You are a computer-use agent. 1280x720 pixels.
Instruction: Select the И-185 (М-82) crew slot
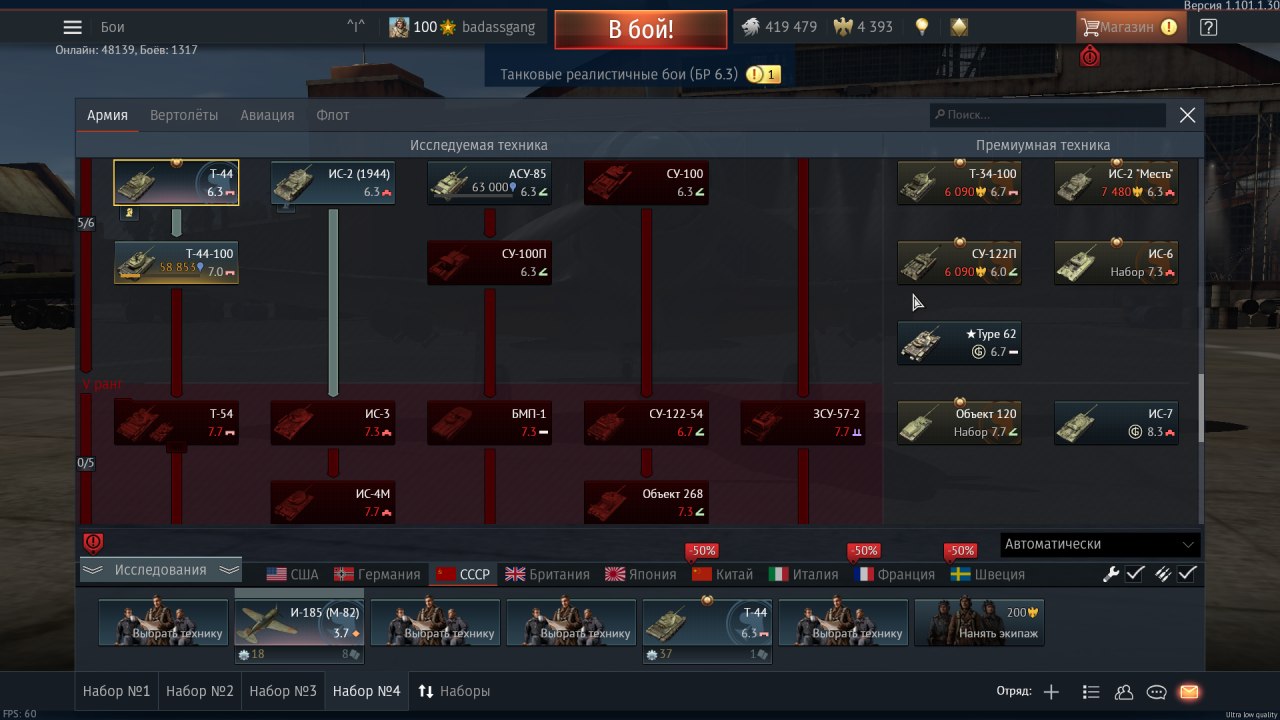(x=299, y=622)
